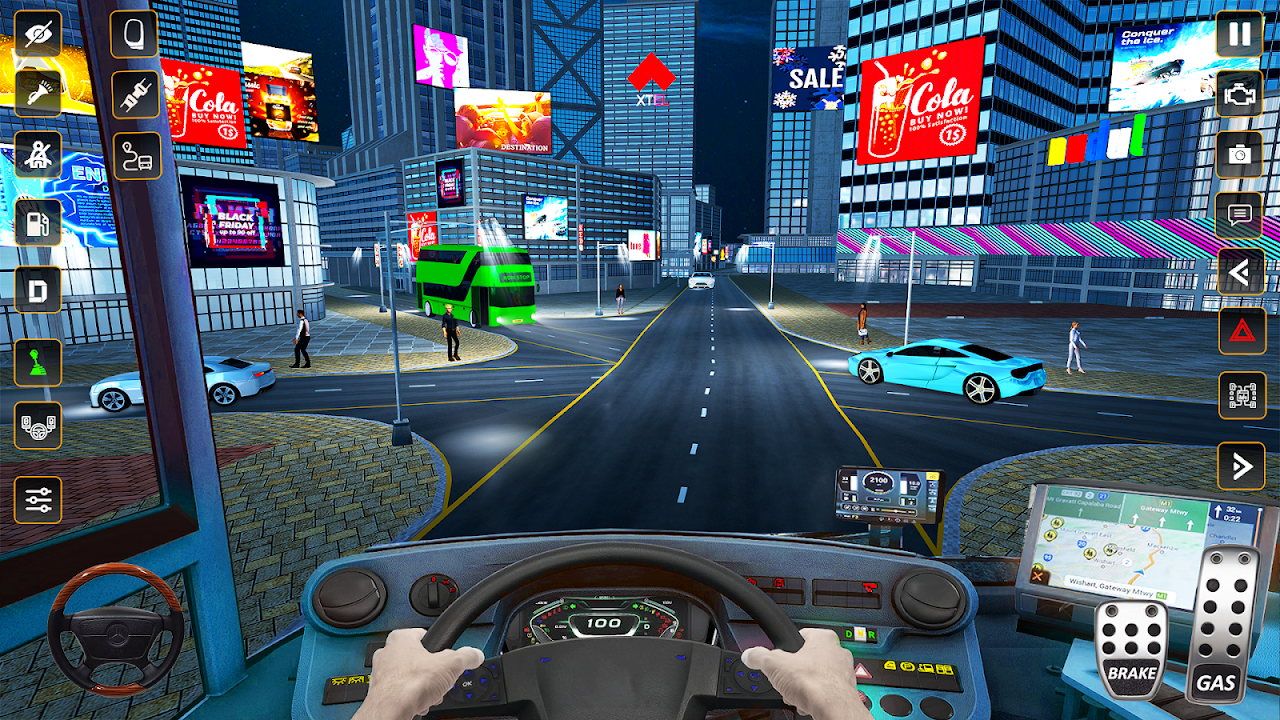This screenshot has height=720, width=1280.
Task: Open the settings sliders control
Action: [36, 497]
